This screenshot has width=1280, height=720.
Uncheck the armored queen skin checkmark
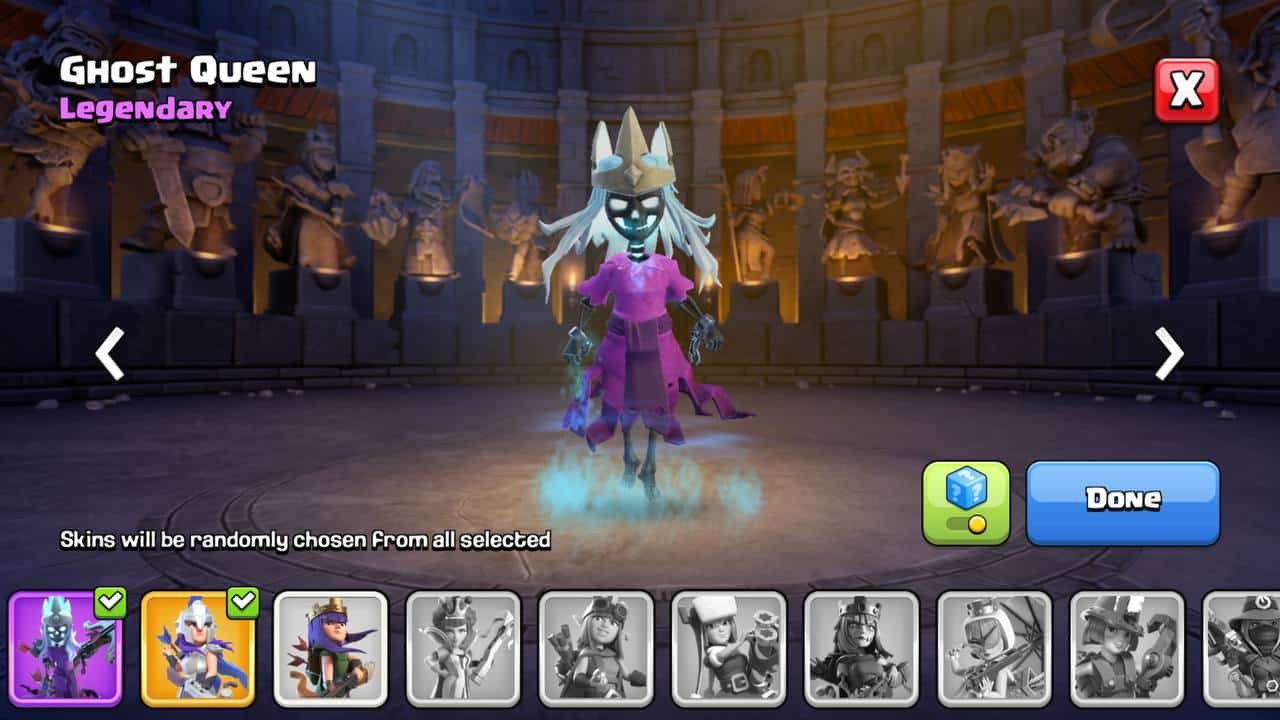pyautogui.click(x=243, y=602)
